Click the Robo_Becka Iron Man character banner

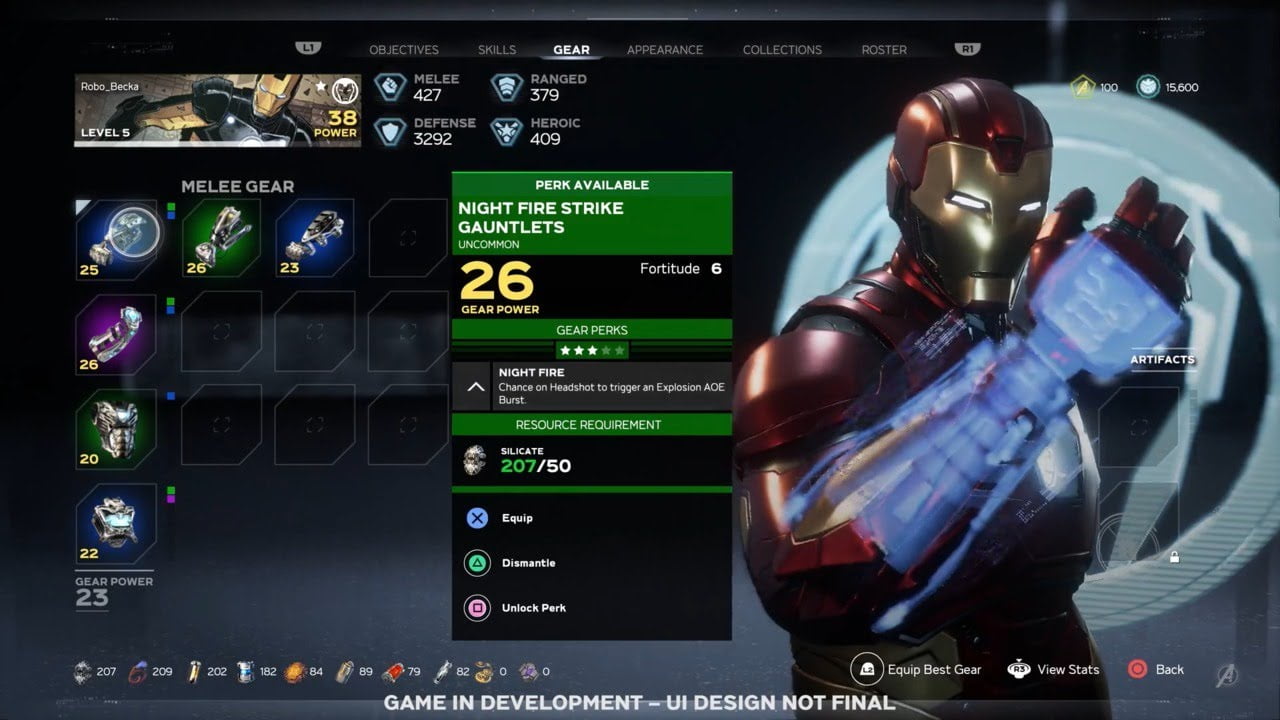[217, 110]
